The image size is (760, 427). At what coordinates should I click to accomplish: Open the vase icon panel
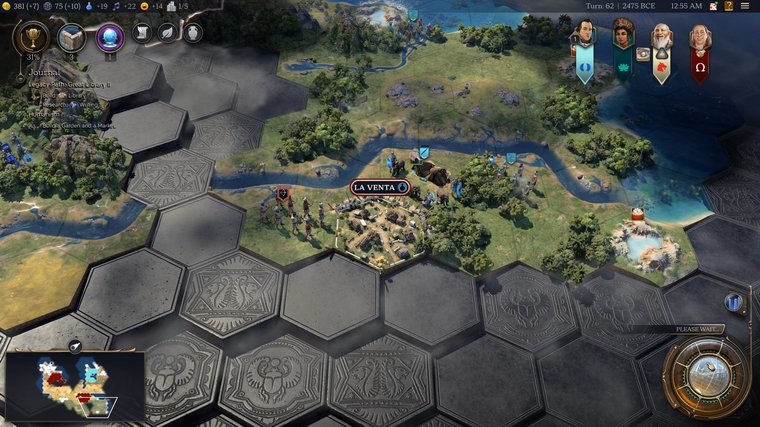pos(192,33)
